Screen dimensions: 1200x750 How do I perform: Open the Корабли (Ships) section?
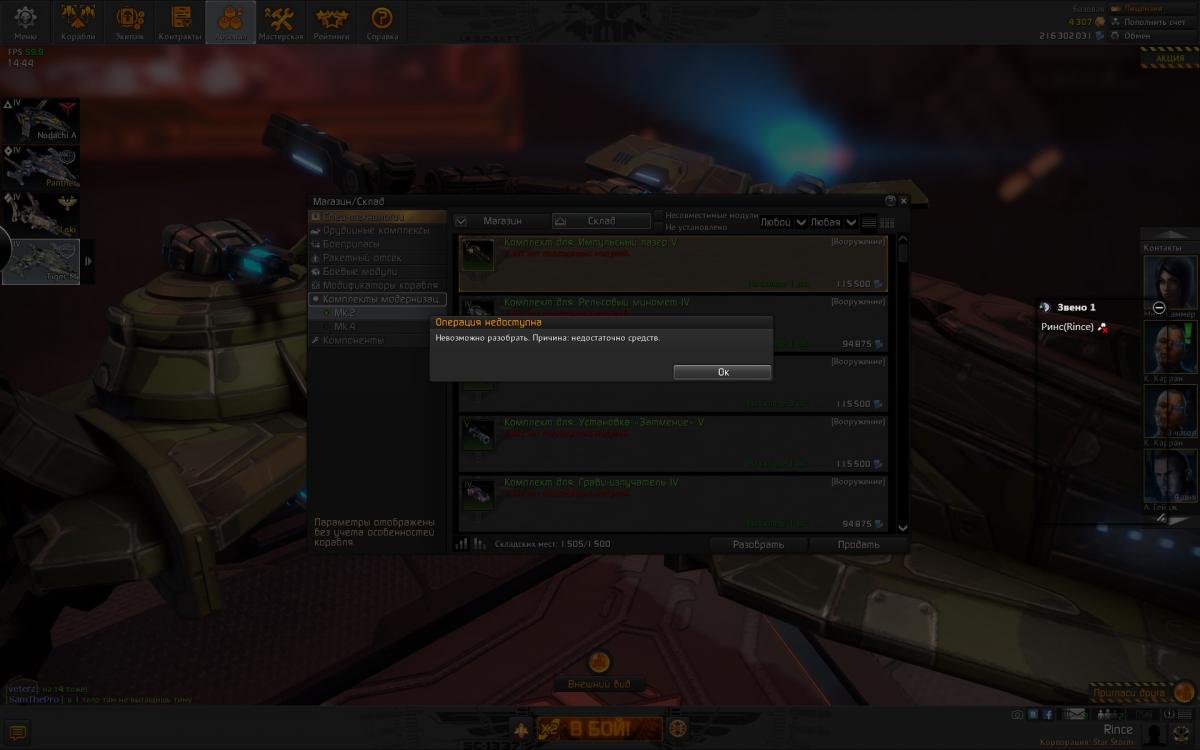click(x=78, y=21)
